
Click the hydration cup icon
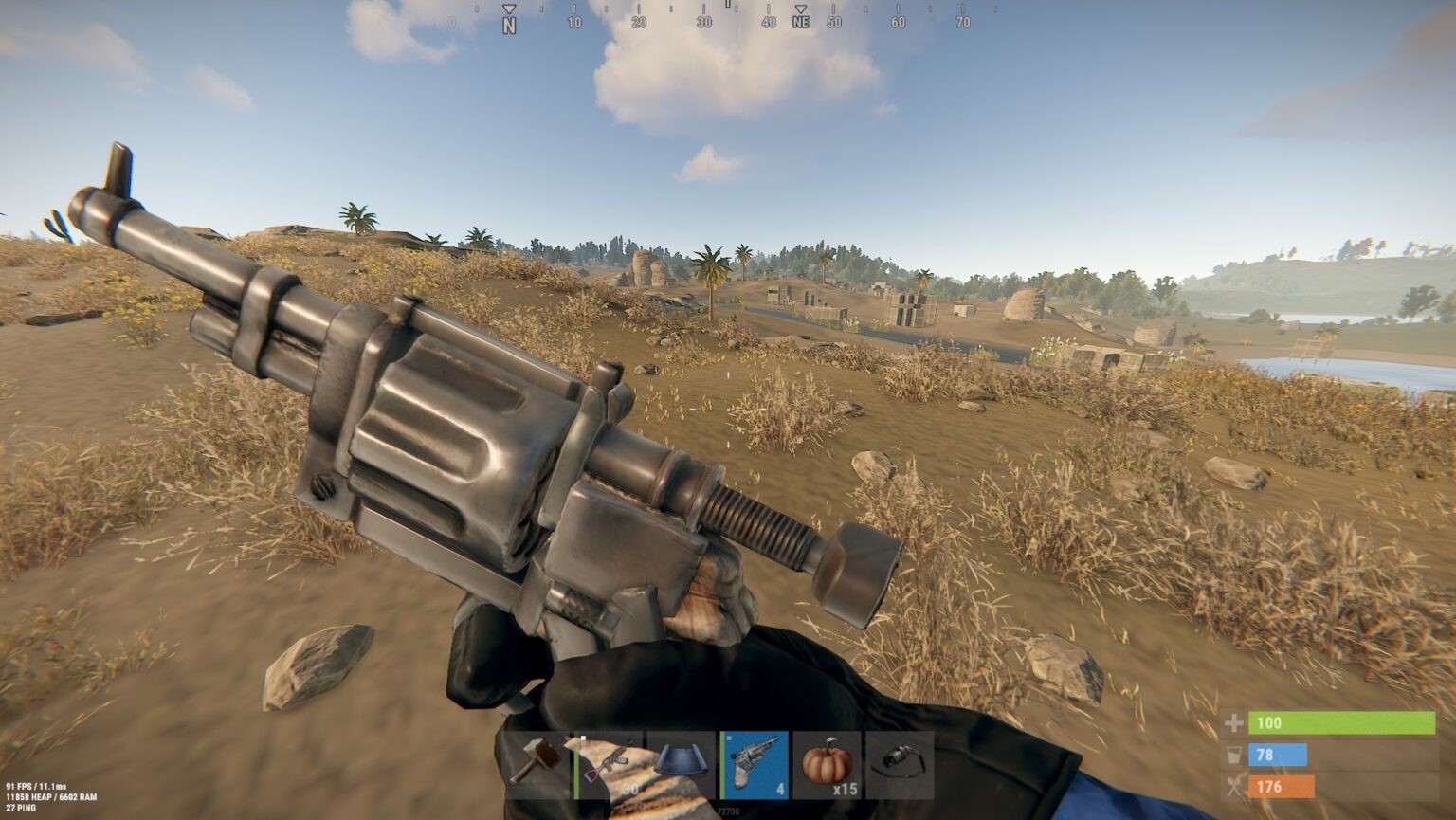point(1234,754)
